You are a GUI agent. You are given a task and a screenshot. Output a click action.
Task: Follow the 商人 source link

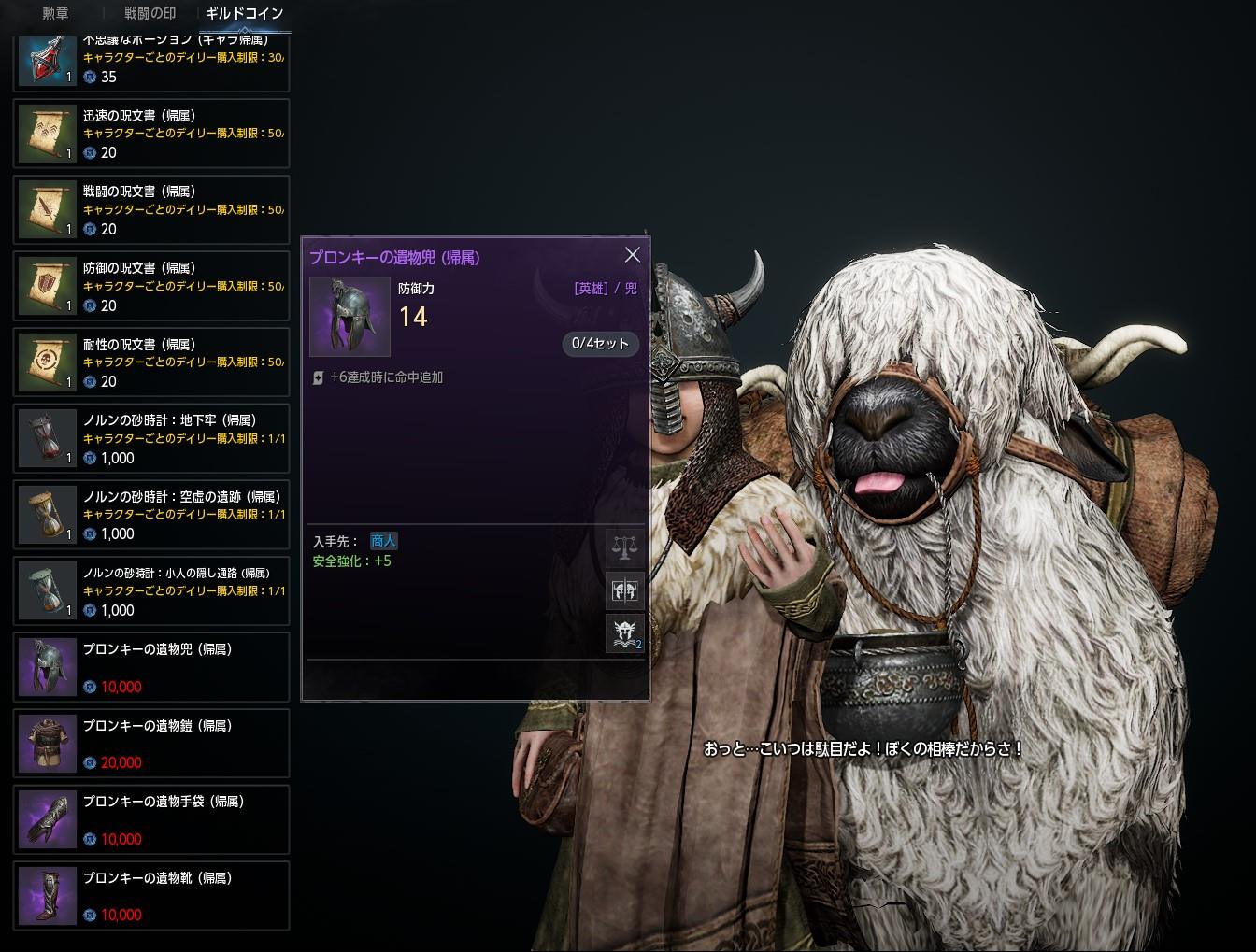[383, 541]
